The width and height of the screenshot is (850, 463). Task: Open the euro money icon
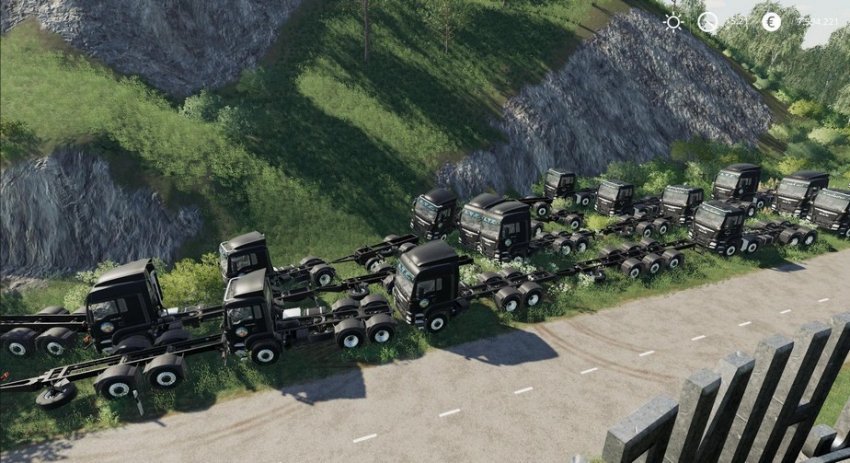coord(770,21)
